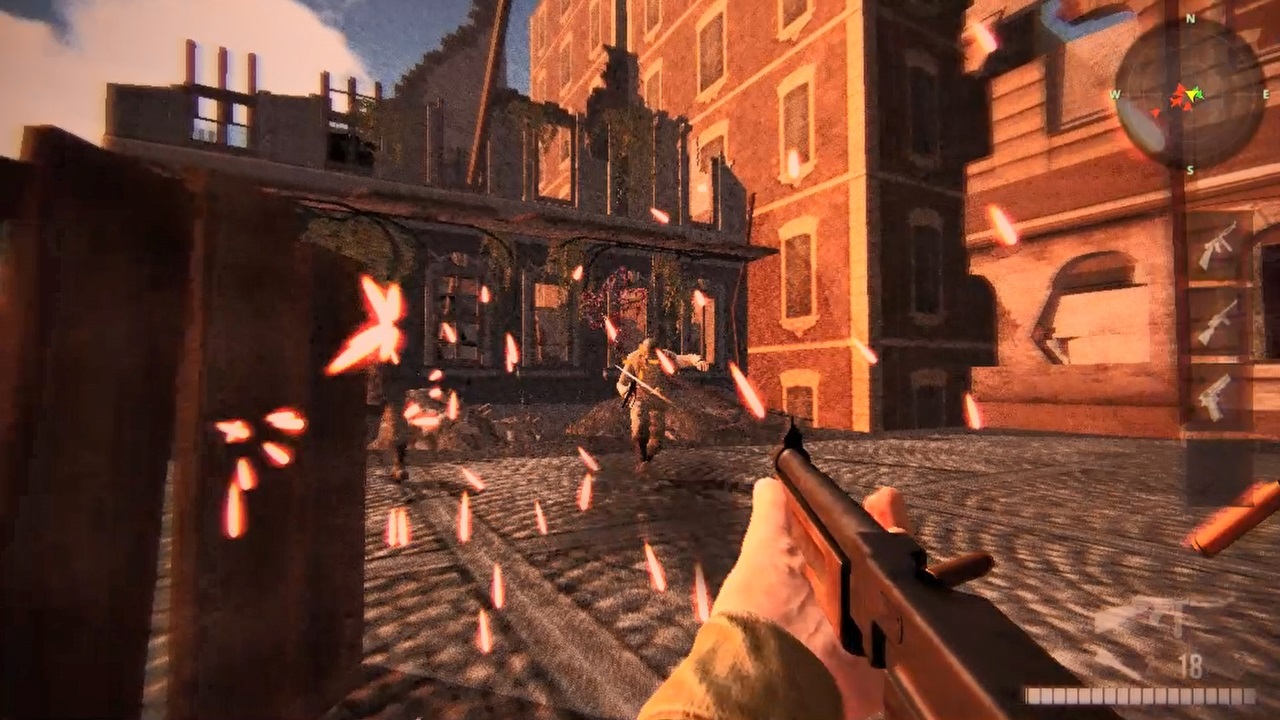Click the E direction label on the compass
The height and width of the screenshot is (720, 1280).
(x=1266, y=94)
